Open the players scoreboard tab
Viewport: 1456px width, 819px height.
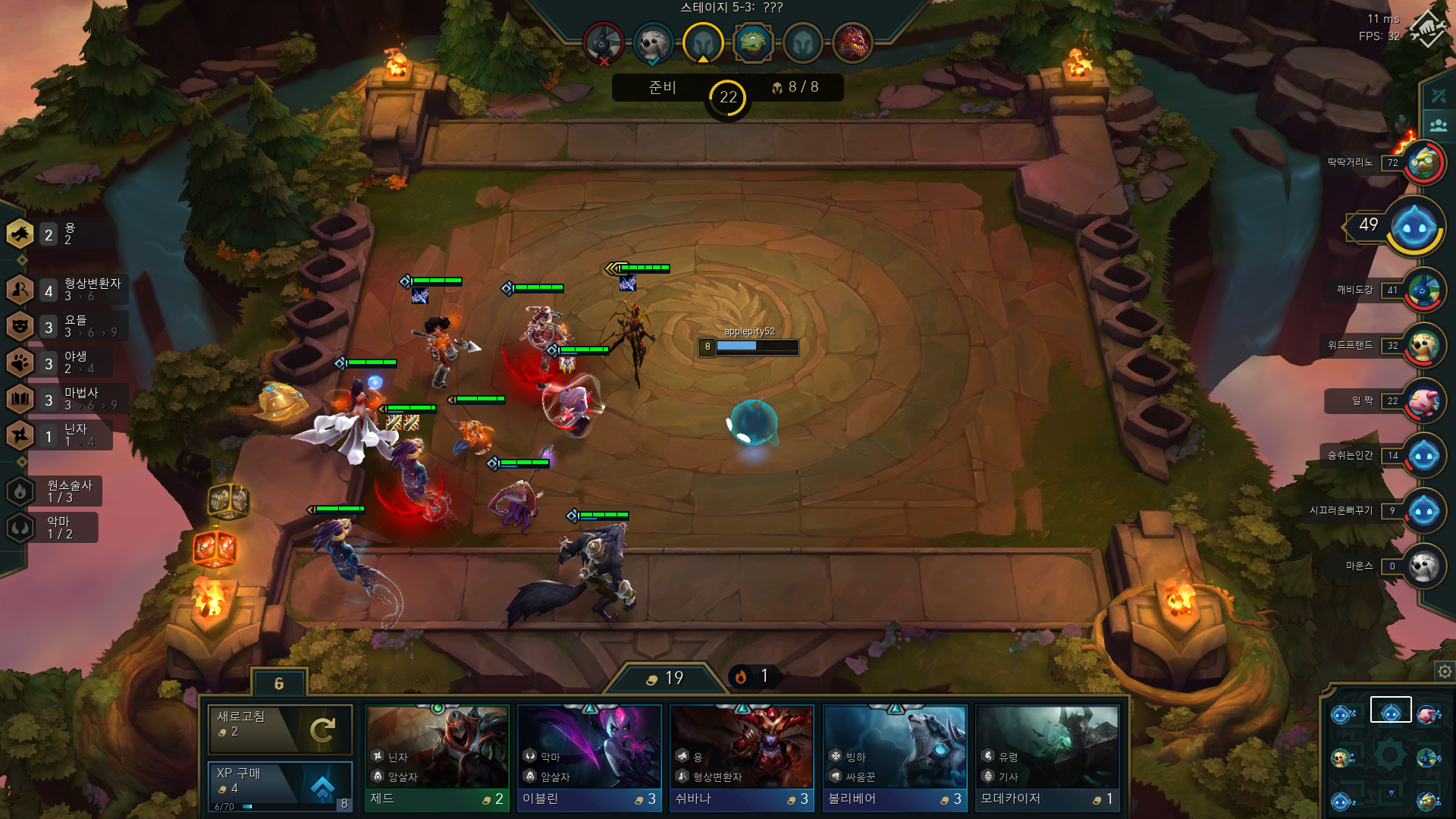point(1439,125)
